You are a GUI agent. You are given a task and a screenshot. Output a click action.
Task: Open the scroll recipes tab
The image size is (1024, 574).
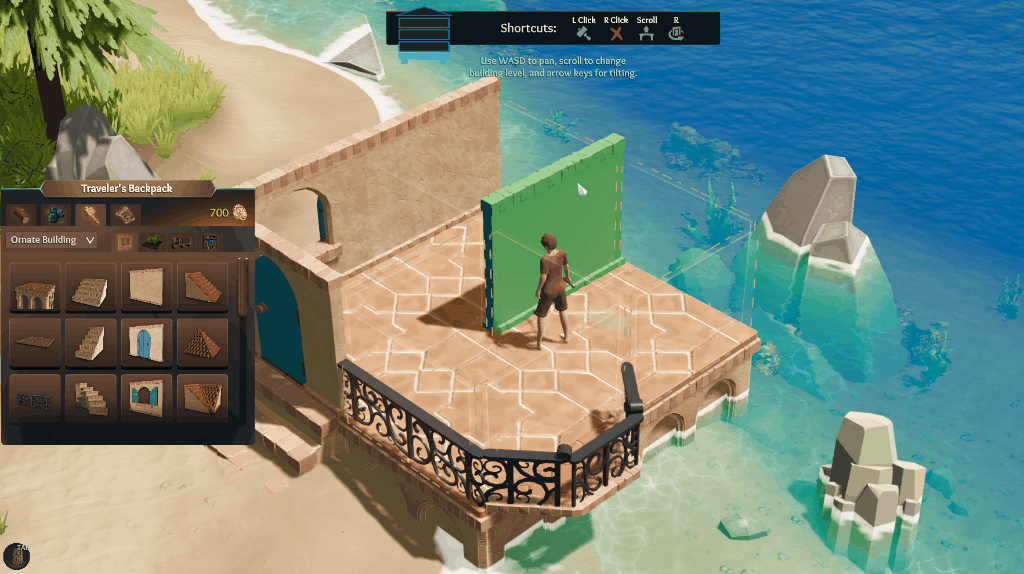(x=125, y=214)
